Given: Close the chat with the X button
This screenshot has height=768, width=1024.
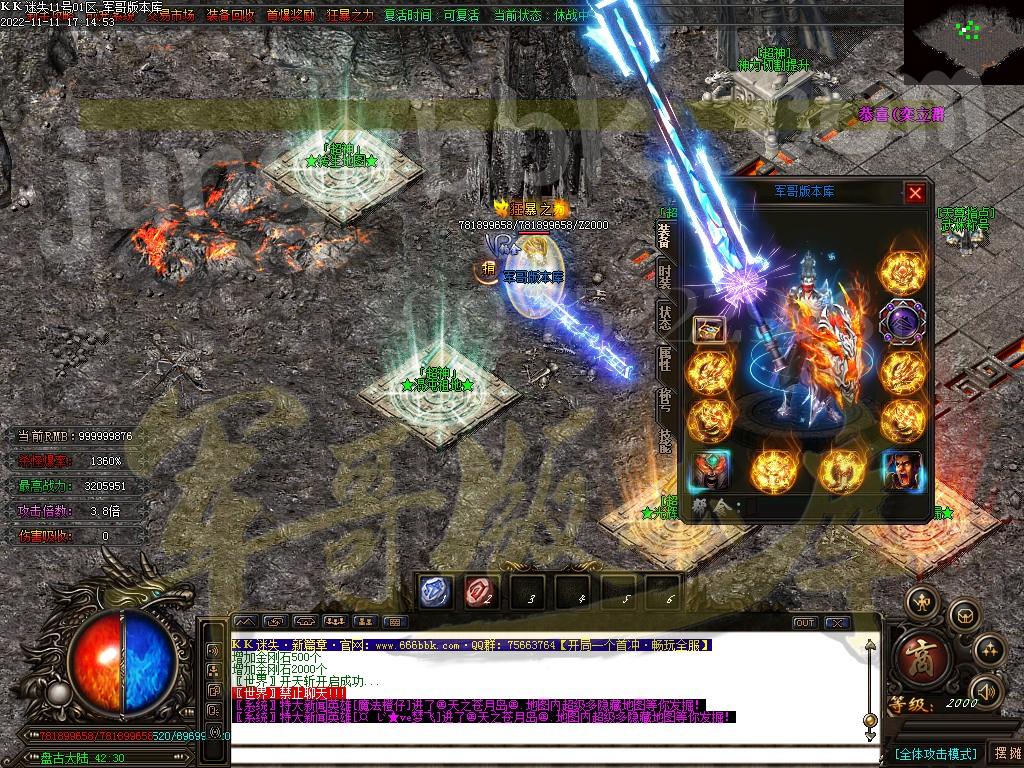Looking at the screenshot, I should (x=838, y=623).
